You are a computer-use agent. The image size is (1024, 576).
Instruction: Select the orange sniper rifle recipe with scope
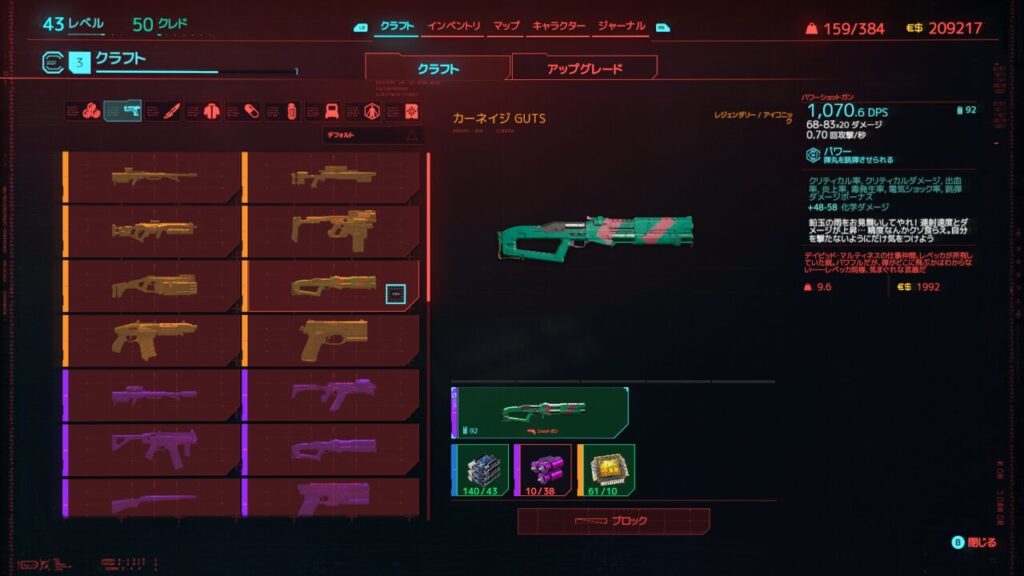pos(331,177)
